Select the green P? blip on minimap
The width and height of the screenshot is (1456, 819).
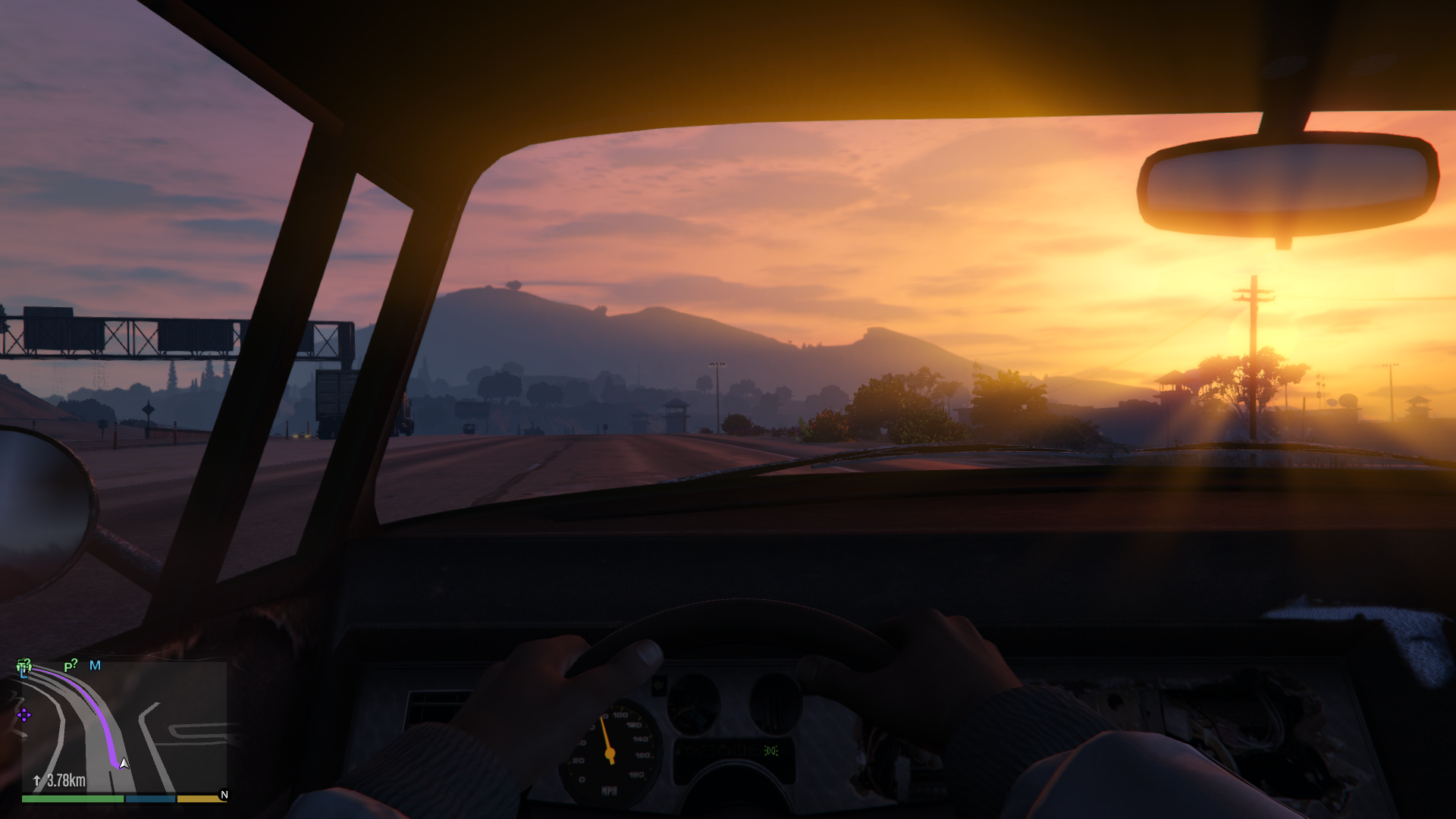click(x=71, y=666)
